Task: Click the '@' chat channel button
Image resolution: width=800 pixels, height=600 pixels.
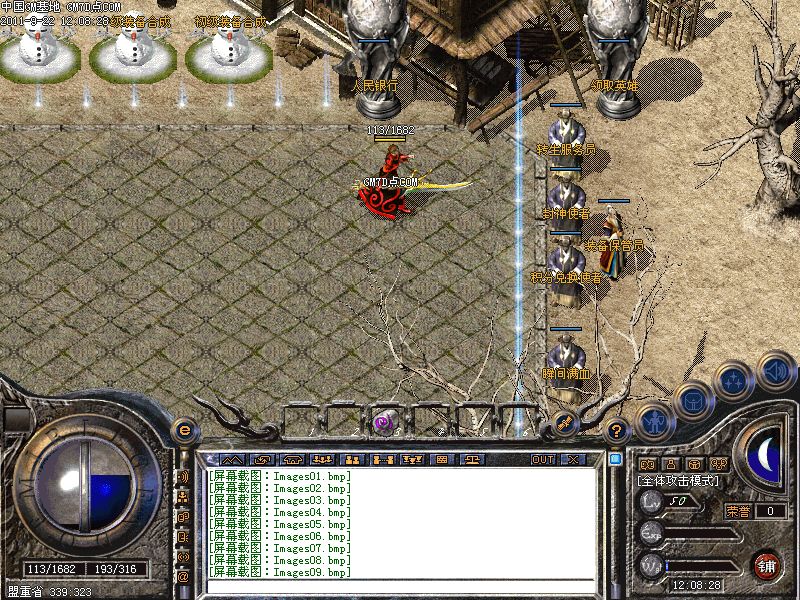Action: [183, 576]
